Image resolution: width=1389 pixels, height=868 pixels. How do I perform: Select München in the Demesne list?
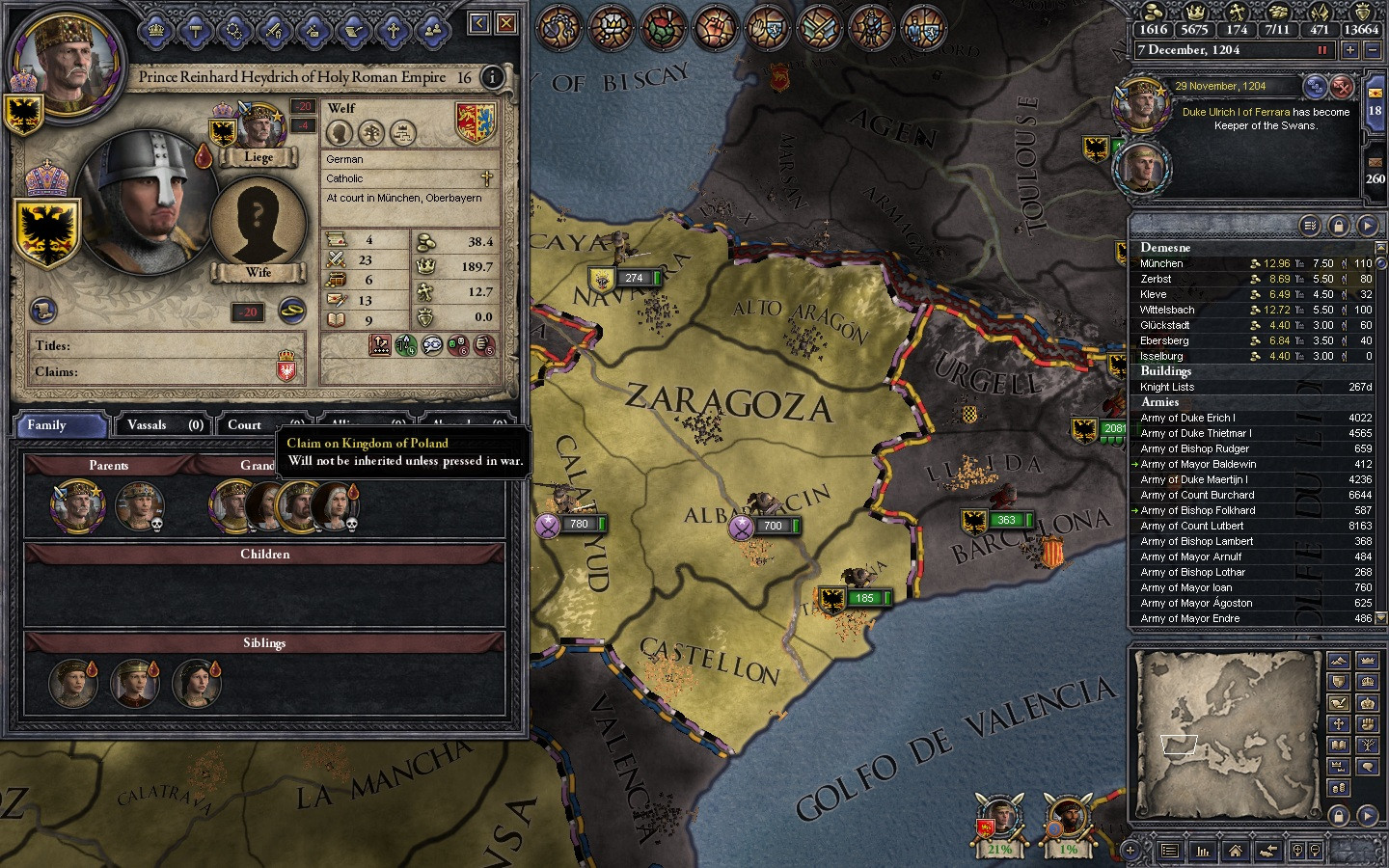point(1161,263)
